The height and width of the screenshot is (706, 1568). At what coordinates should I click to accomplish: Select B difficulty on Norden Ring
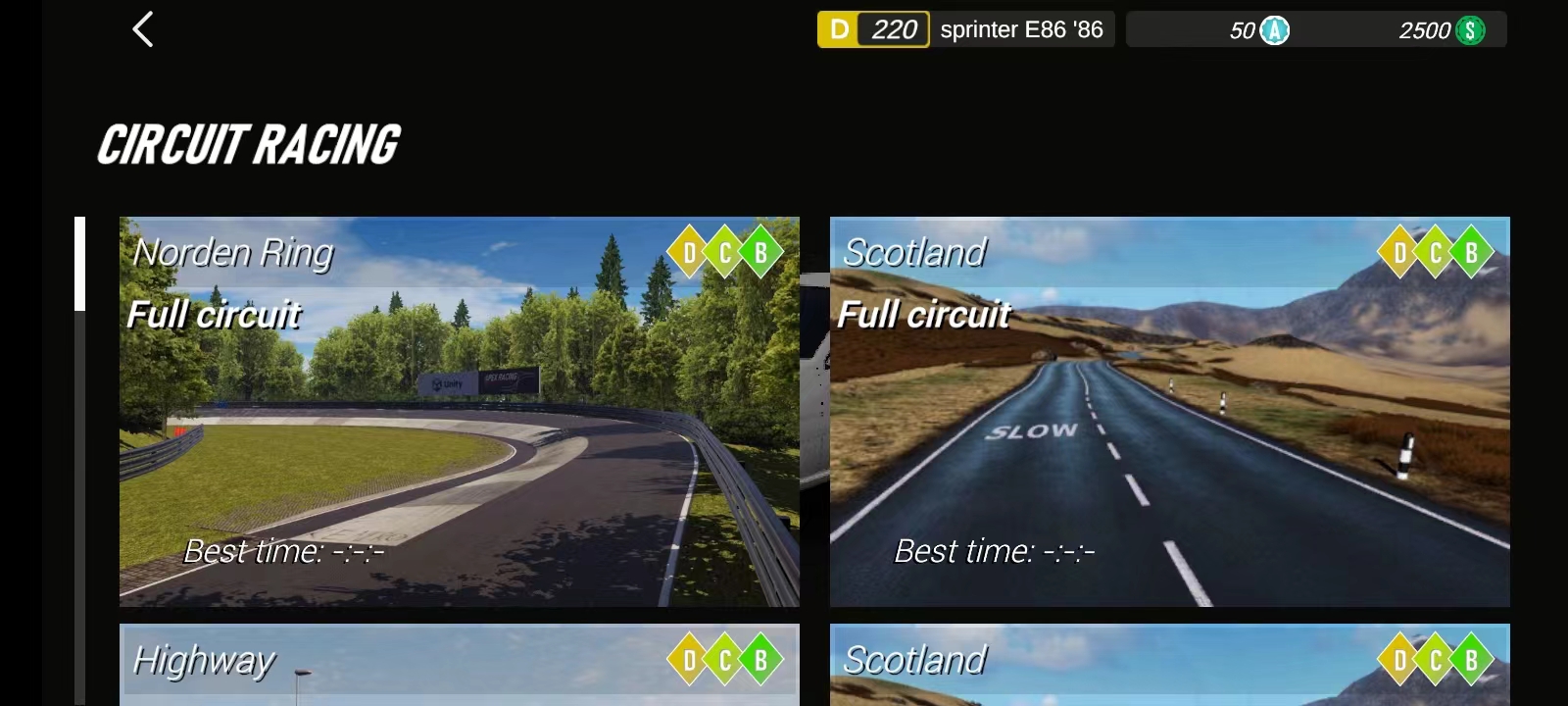click(759, 252)
